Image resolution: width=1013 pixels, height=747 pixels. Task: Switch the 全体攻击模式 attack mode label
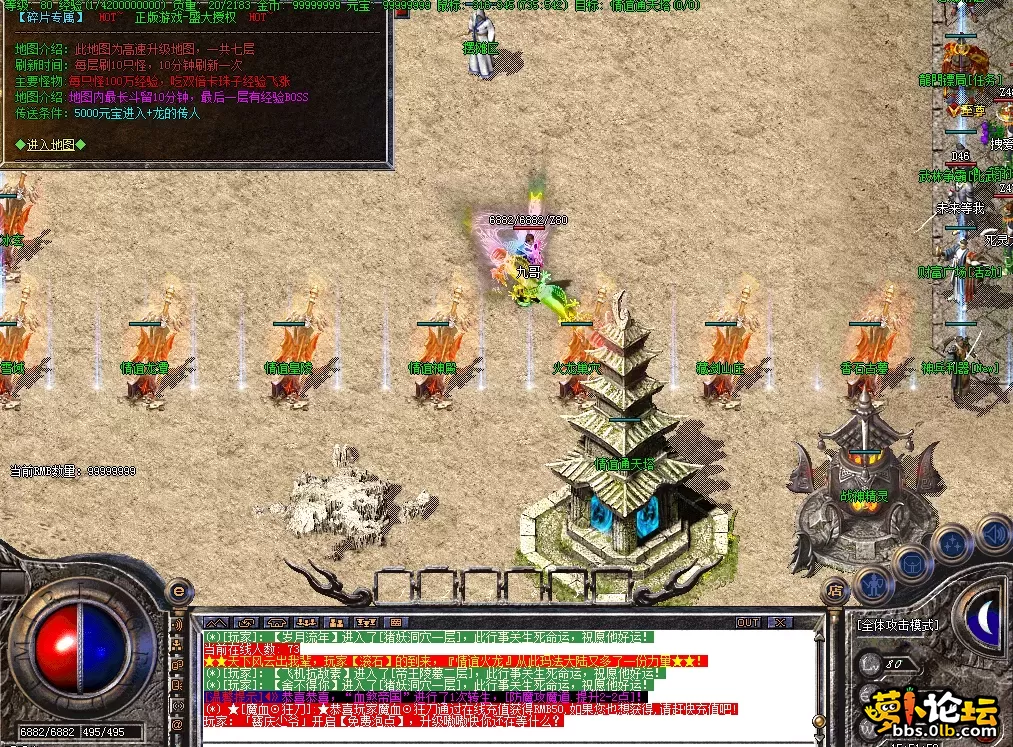click(x=897, y=625)
